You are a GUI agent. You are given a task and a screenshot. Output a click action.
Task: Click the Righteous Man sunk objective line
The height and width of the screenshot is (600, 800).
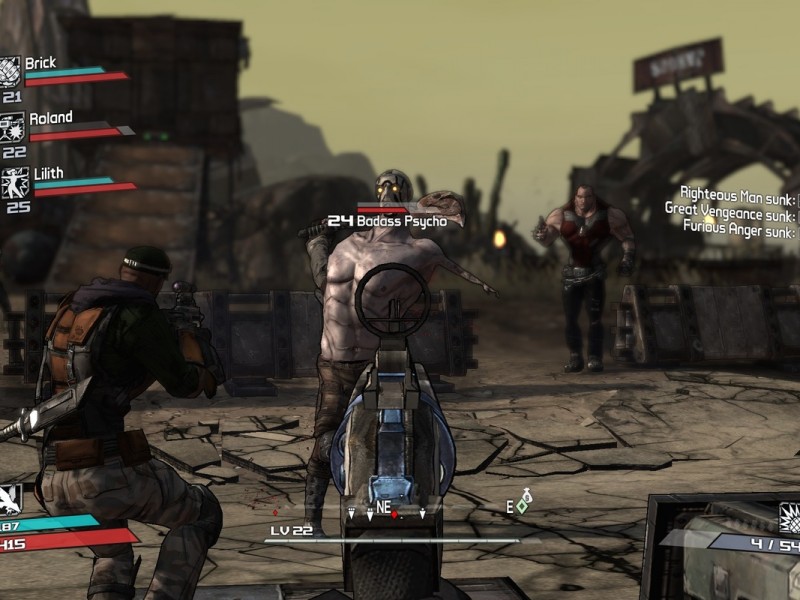click(x=738, y=193)
